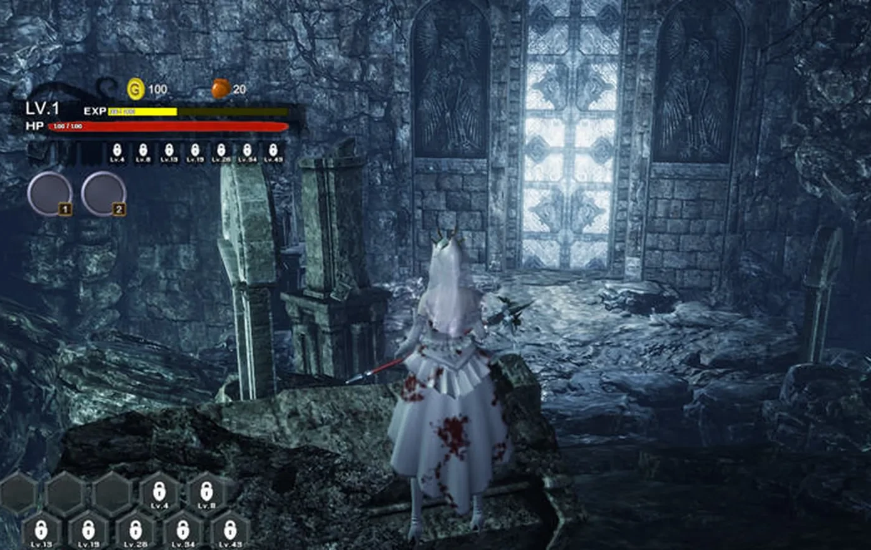Image resolution: width=871 pixels, height=550 pixels.
Task: Select the circular item slot numbered 1
Action: [49, 194]
